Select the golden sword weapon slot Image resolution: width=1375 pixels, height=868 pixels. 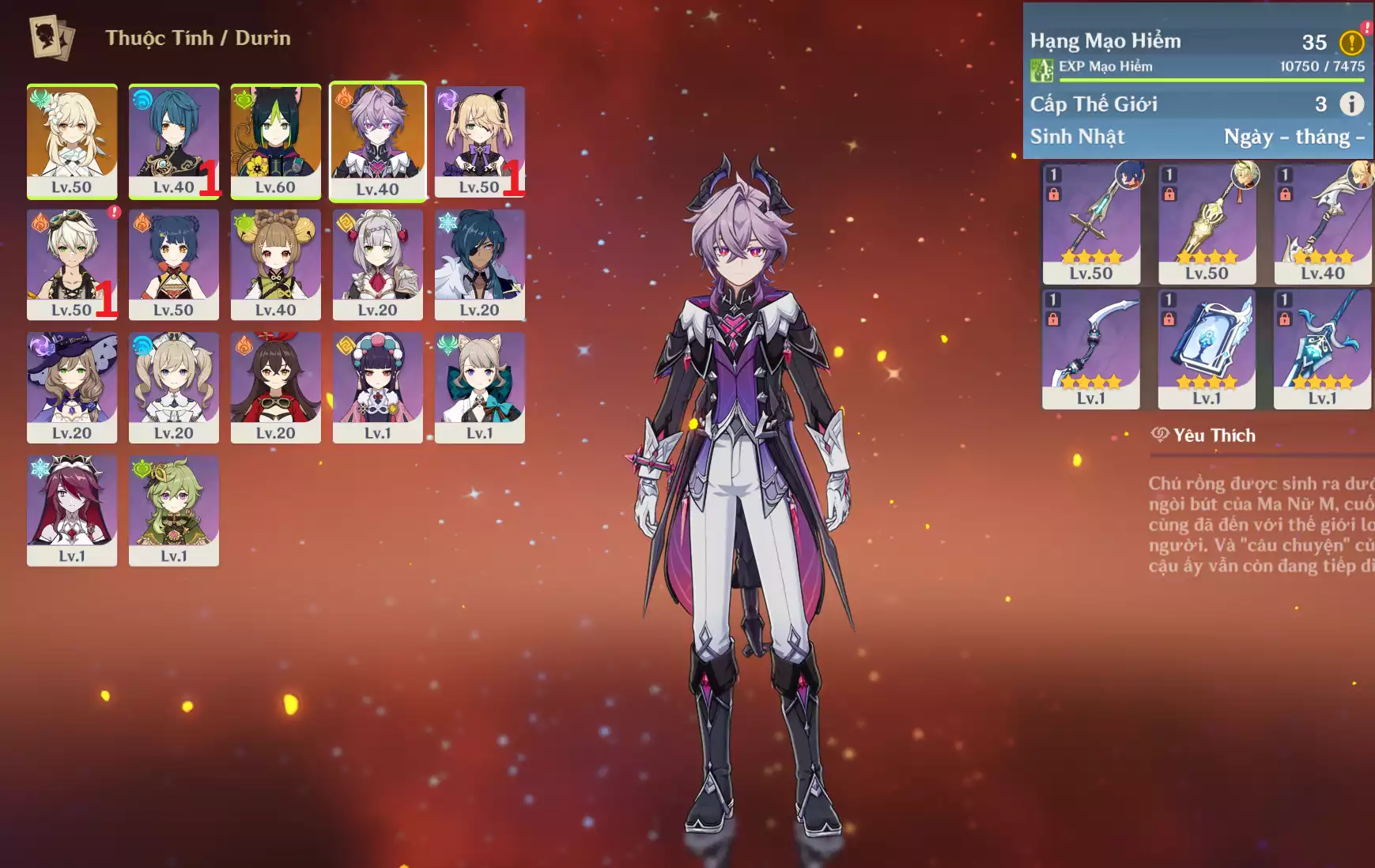[x=1207, y=223]
